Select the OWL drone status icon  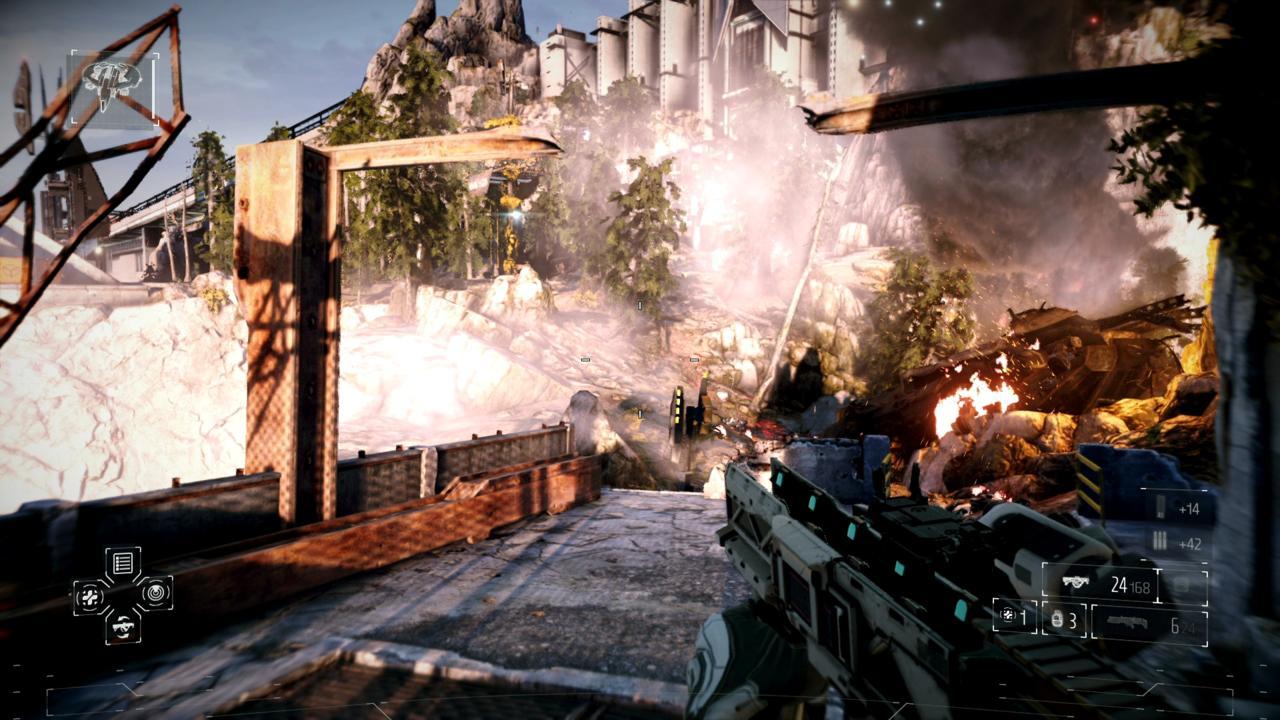[x=113, y=87]
